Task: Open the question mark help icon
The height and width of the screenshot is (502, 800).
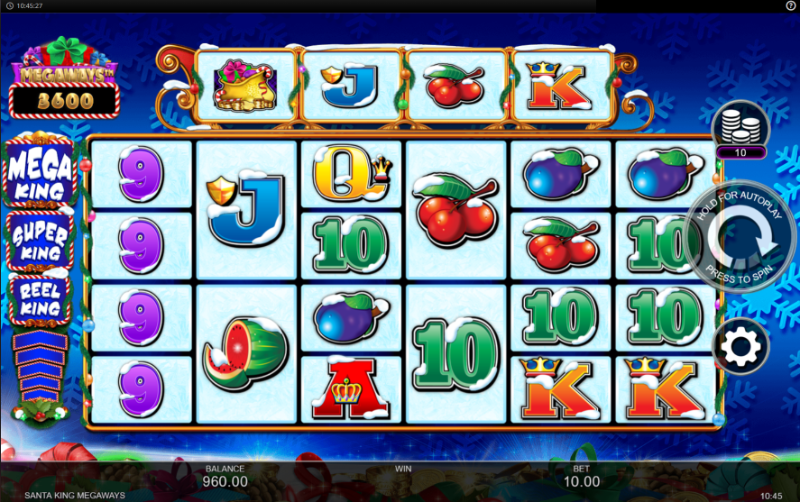Action: [x=790, y=6]
